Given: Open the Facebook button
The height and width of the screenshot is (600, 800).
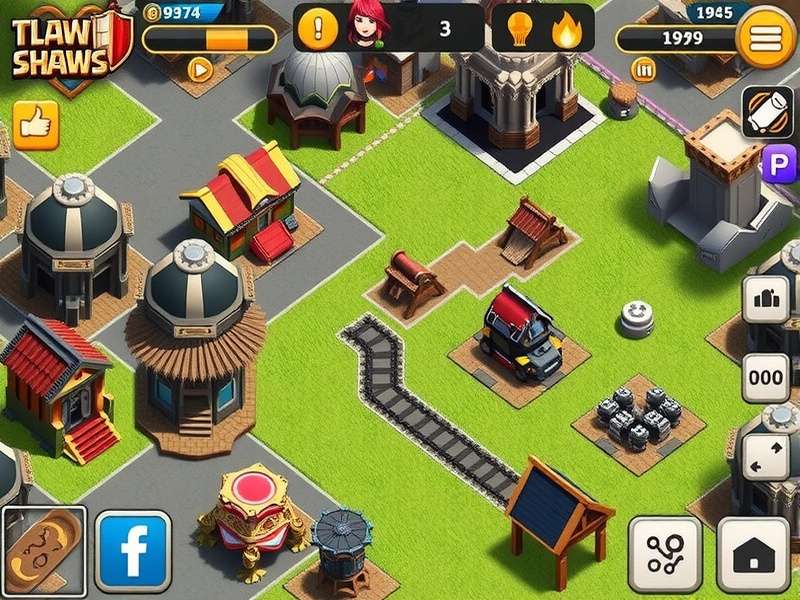Looking at the screenshot, I should [133, 550].
